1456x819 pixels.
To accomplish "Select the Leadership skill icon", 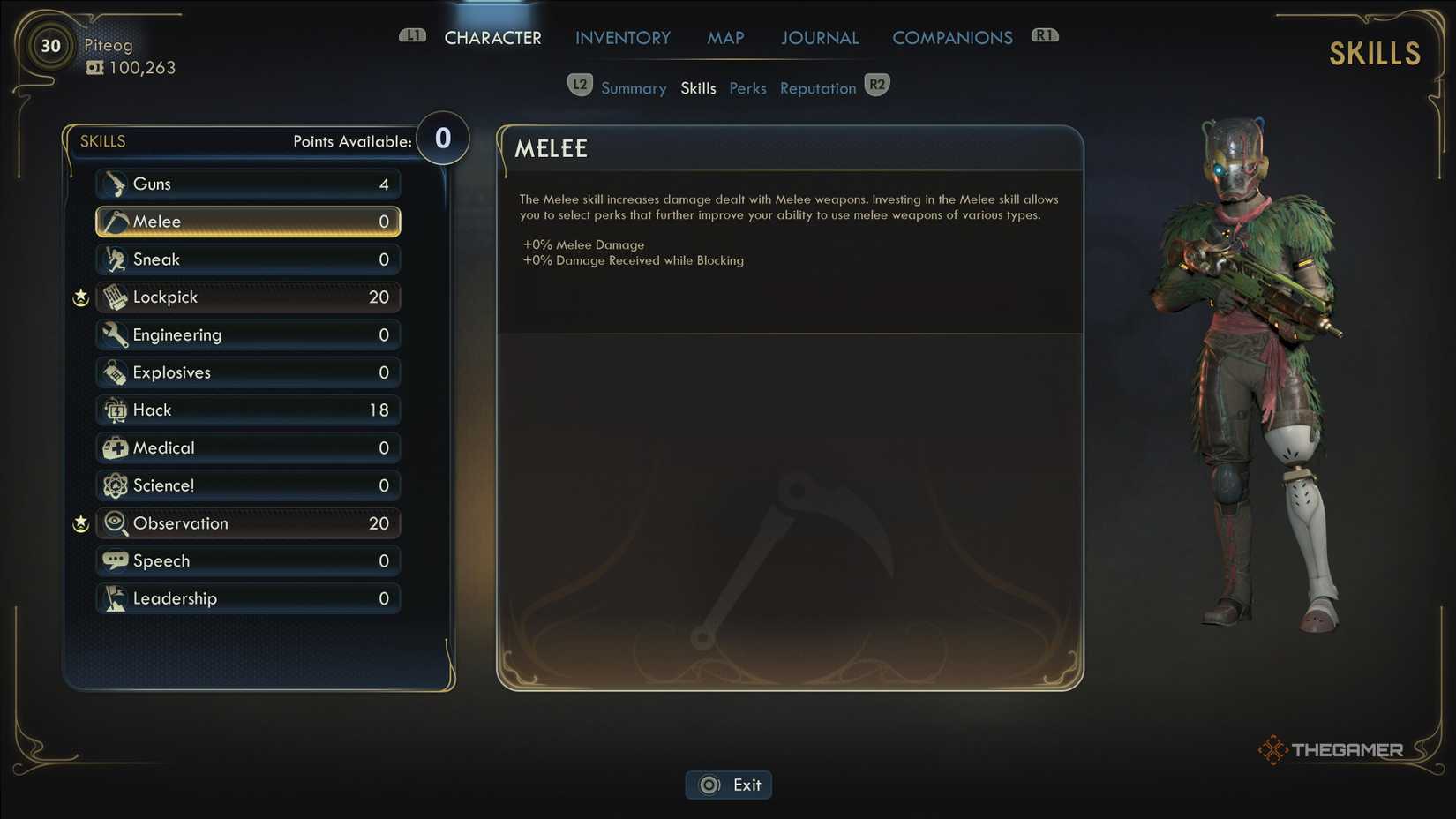I will point(114,597).
